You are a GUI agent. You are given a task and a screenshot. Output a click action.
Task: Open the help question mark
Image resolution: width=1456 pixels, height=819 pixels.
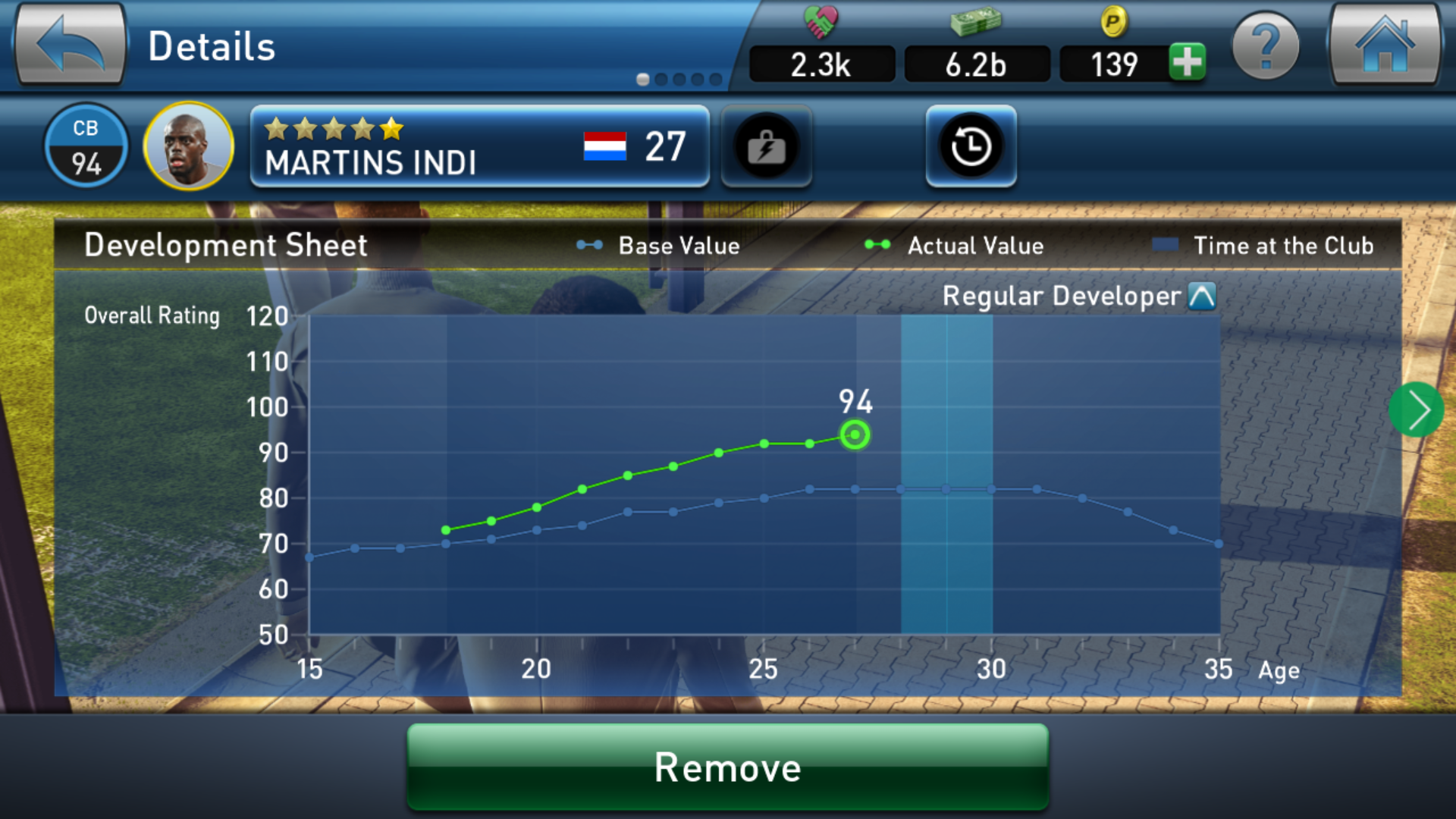point(1265,47)
